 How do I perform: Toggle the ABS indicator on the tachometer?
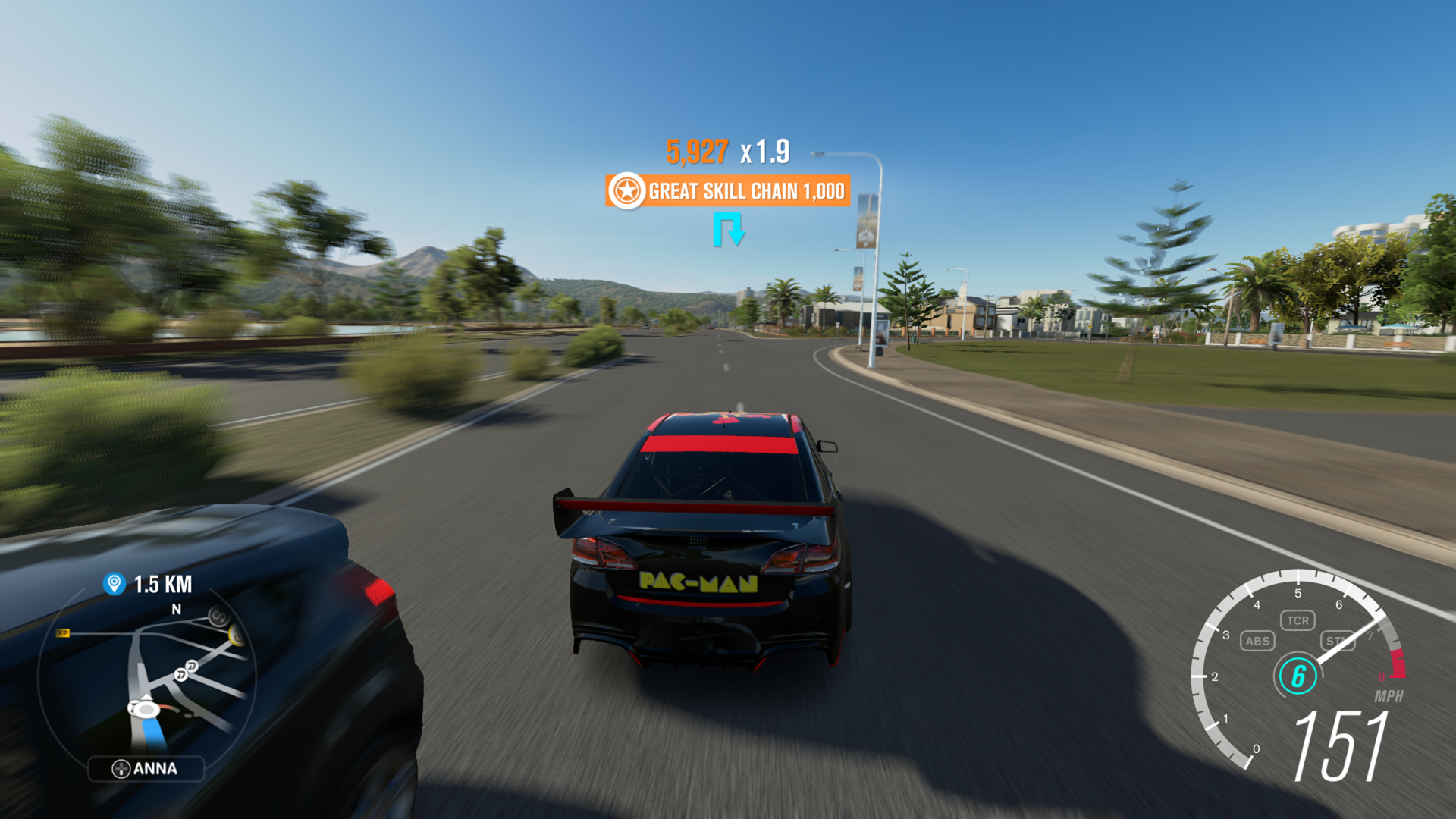(1258, 641)
